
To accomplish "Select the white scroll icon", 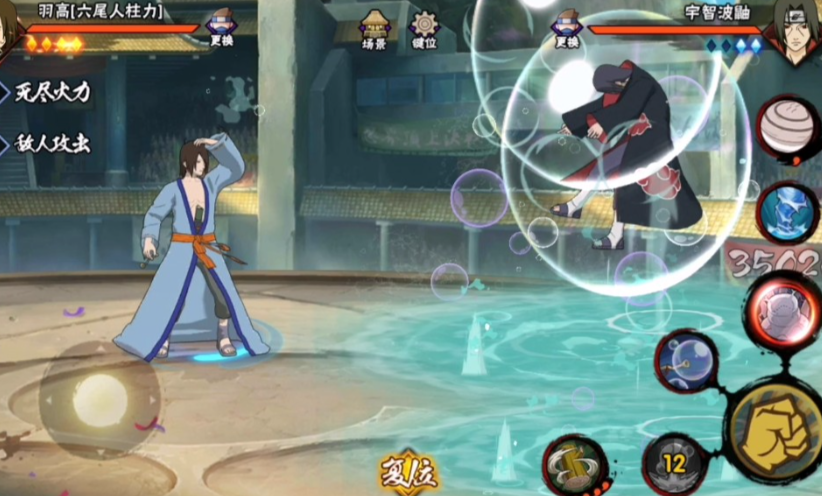I will [787, 127].
